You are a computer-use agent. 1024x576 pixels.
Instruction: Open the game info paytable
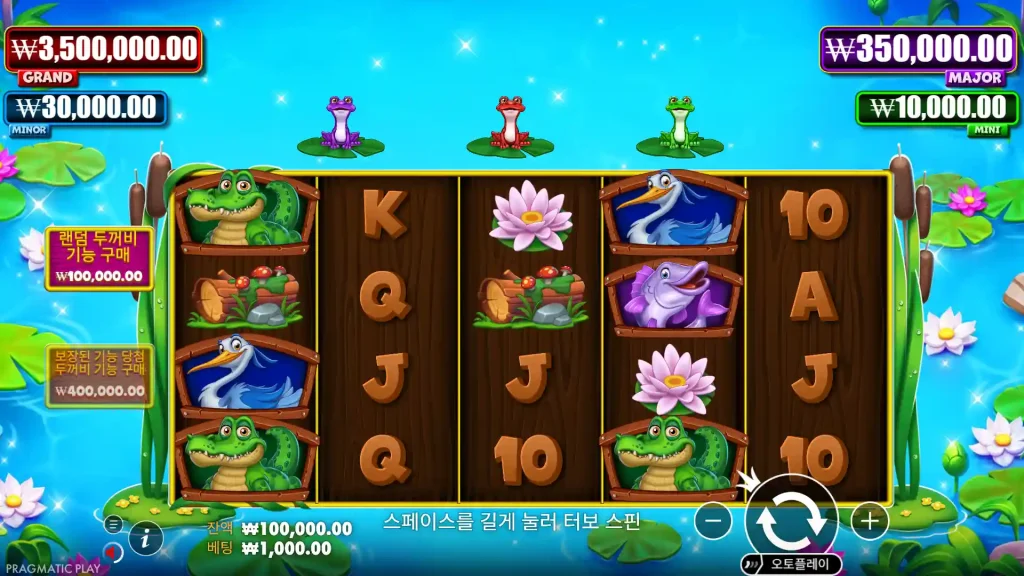tap(146, 538)
